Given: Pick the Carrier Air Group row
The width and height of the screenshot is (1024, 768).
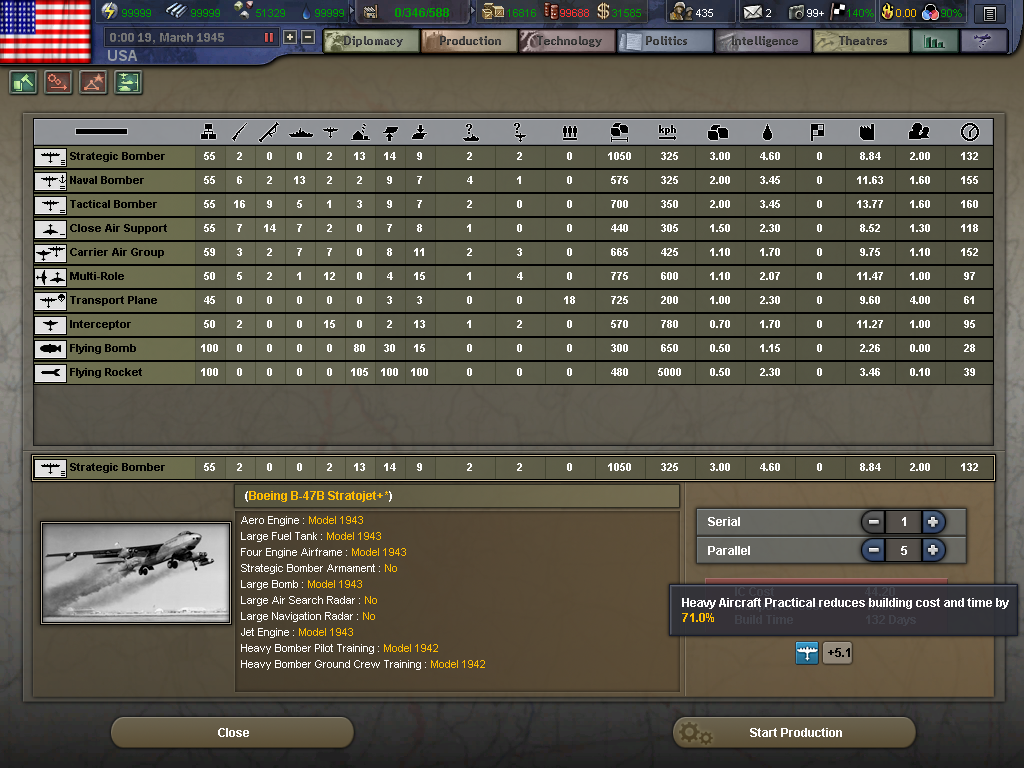Looking at the screenshot, I should click(x=115, y=252).
